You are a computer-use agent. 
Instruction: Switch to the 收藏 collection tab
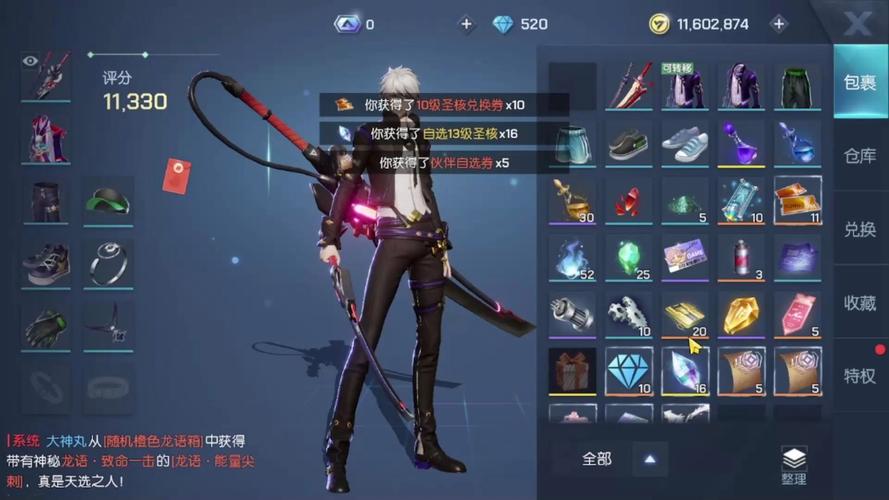[x=860, y=302]
